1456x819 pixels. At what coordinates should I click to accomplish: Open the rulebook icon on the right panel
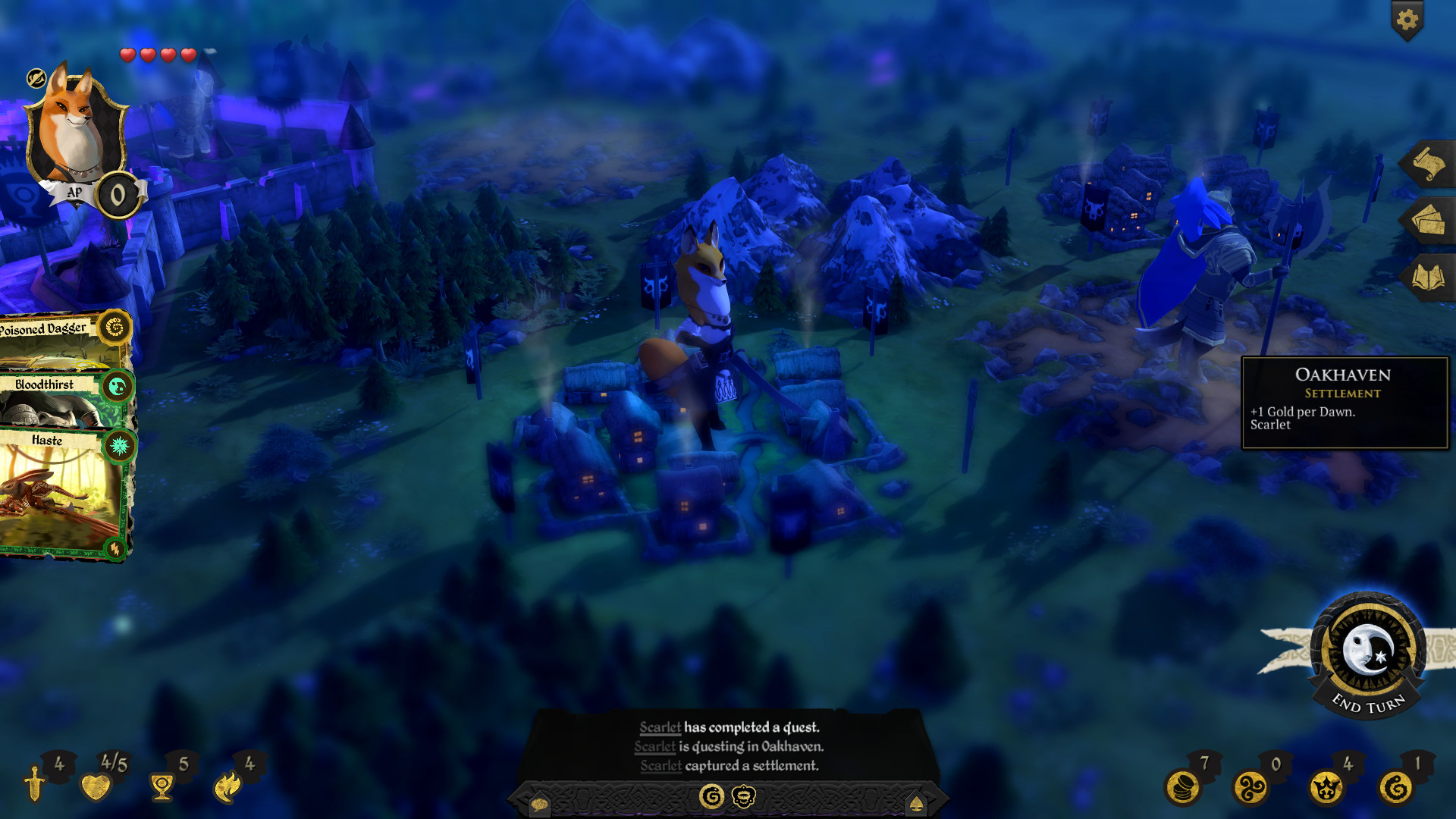(x=1429, y=273)
